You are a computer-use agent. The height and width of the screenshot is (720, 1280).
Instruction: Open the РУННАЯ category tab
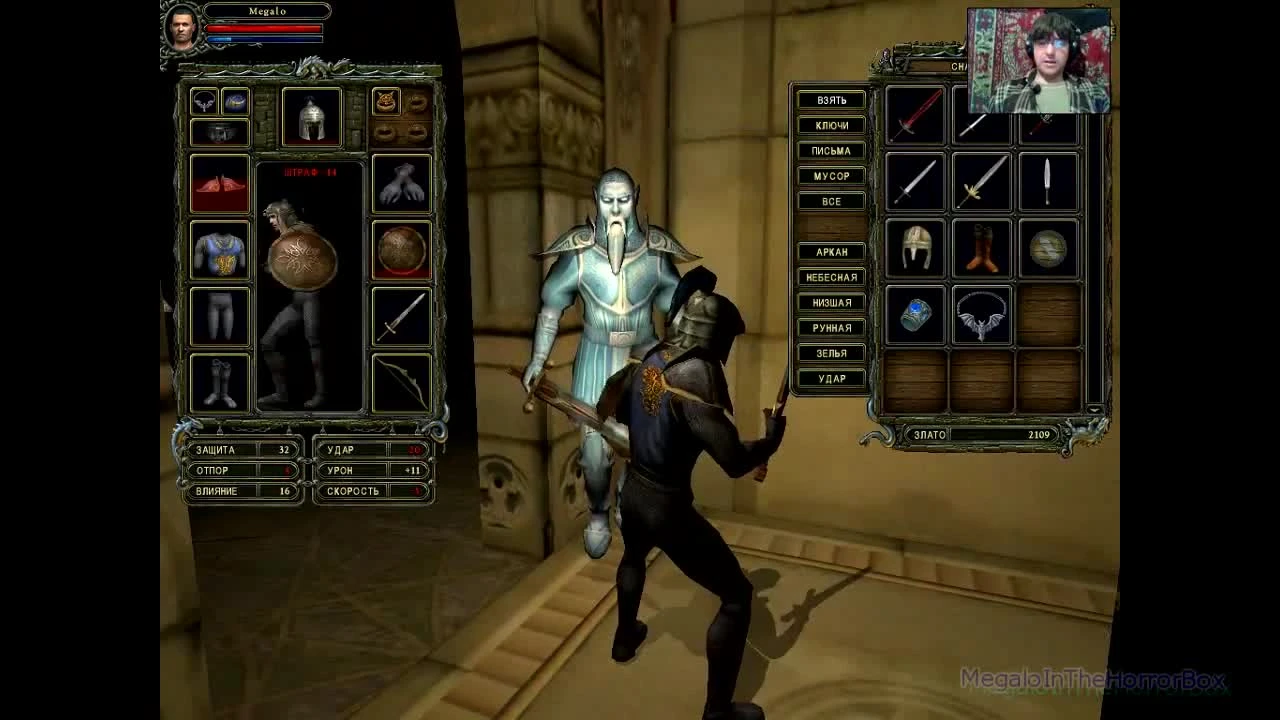(x=832, y=328)
